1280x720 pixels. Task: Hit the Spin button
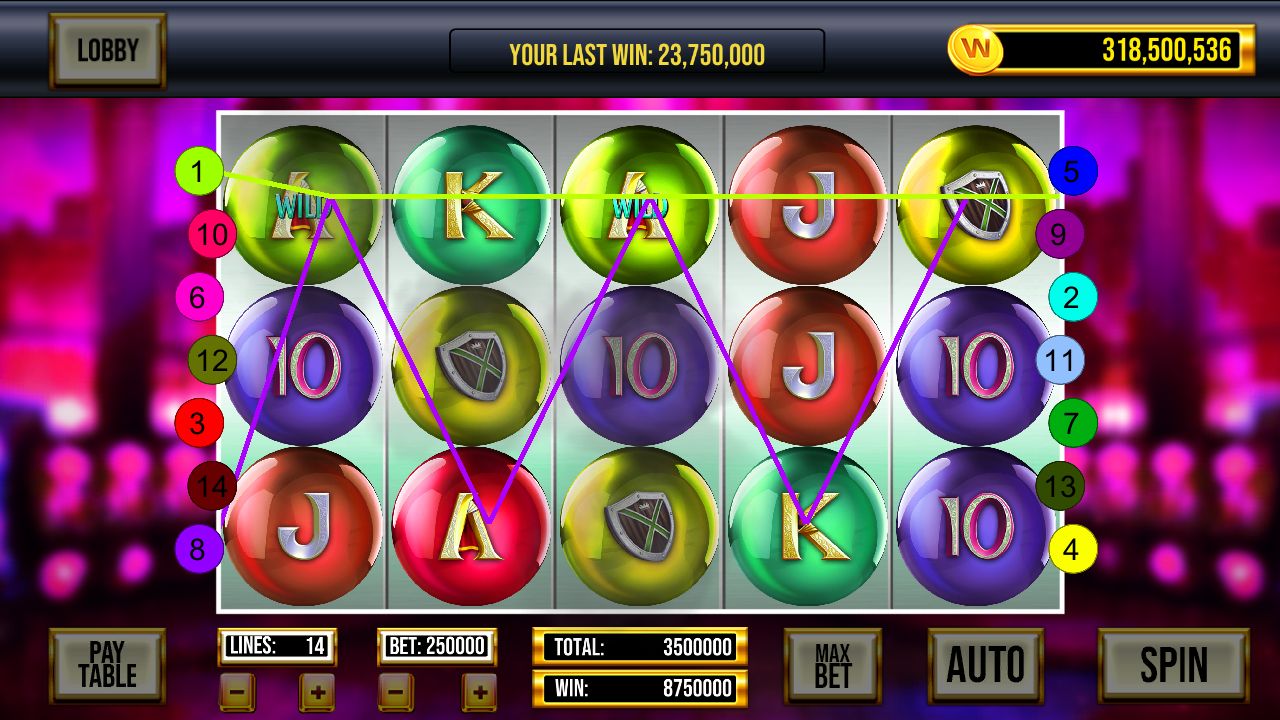pyautogui.click(x=1173, y=665)
